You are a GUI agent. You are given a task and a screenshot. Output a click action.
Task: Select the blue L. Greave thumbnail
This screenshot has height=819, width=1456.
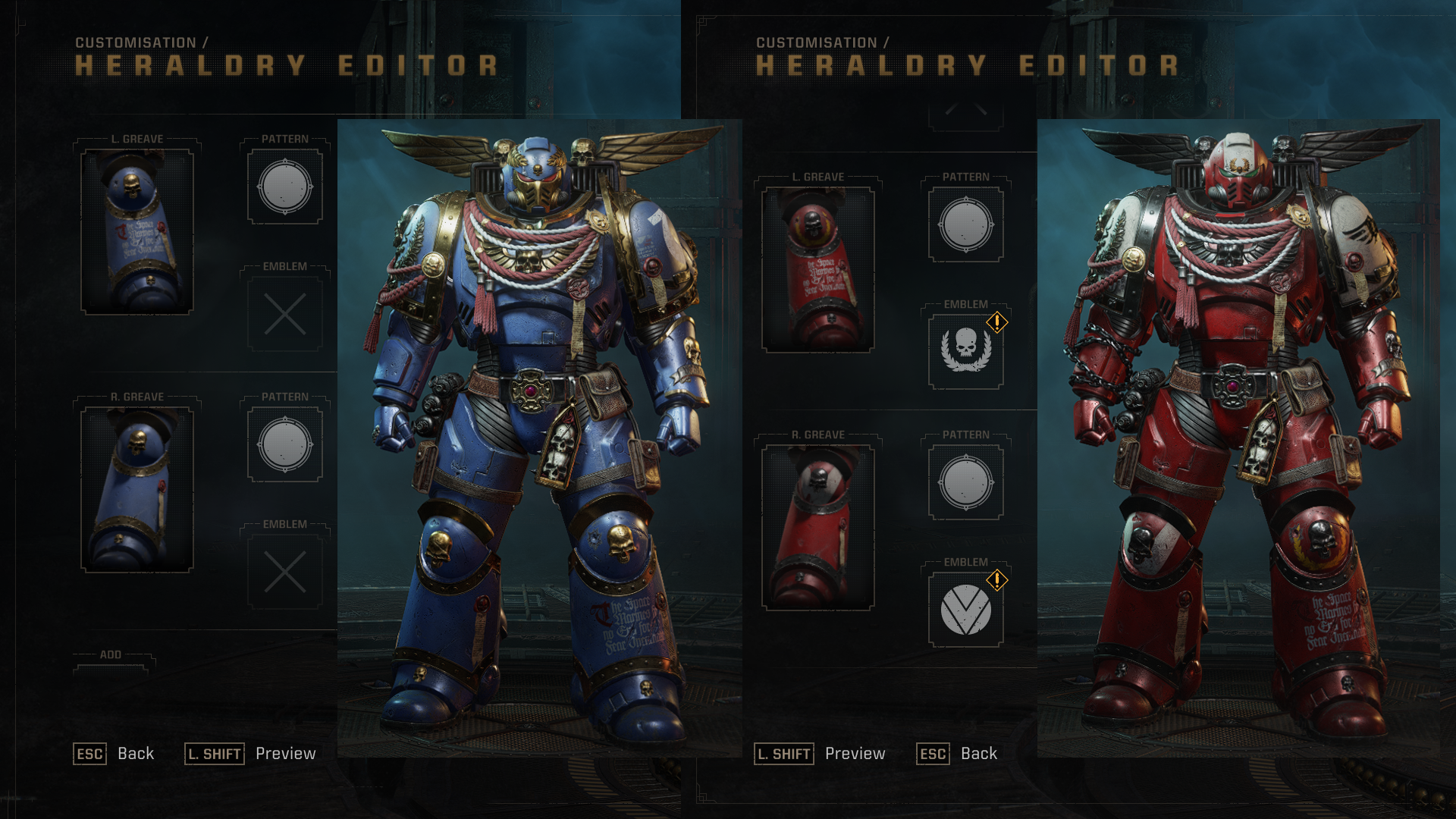point(137,231)
